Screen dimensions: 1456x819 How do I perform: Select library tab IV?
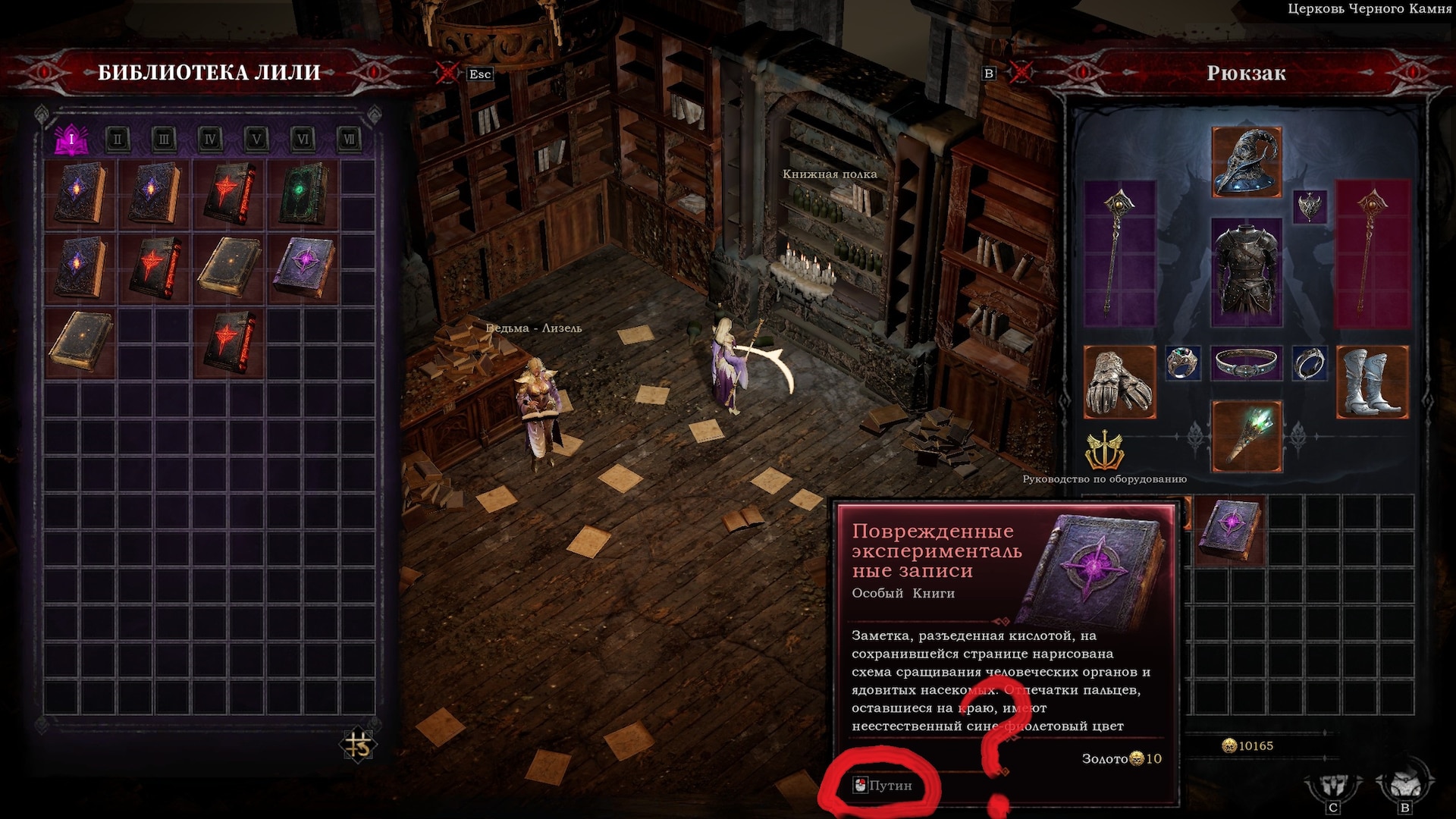point(210,139)
